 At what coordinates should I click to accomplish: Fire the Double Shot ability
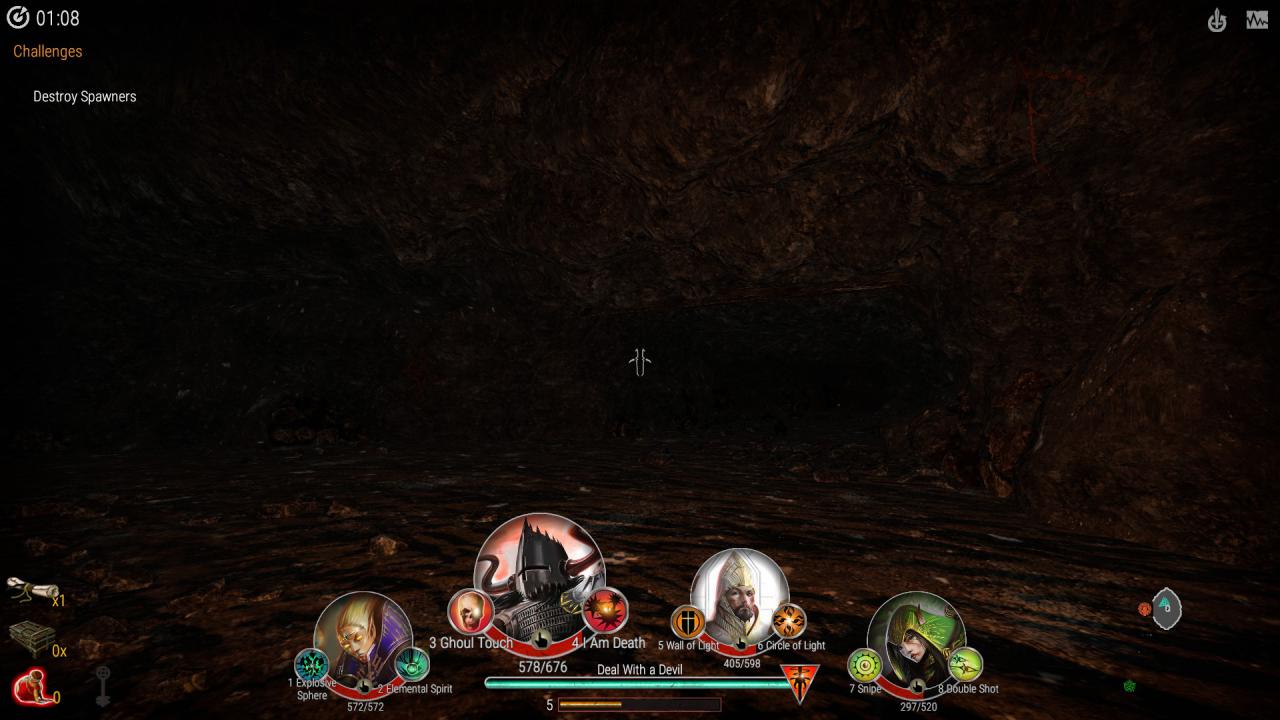(965, 664)
